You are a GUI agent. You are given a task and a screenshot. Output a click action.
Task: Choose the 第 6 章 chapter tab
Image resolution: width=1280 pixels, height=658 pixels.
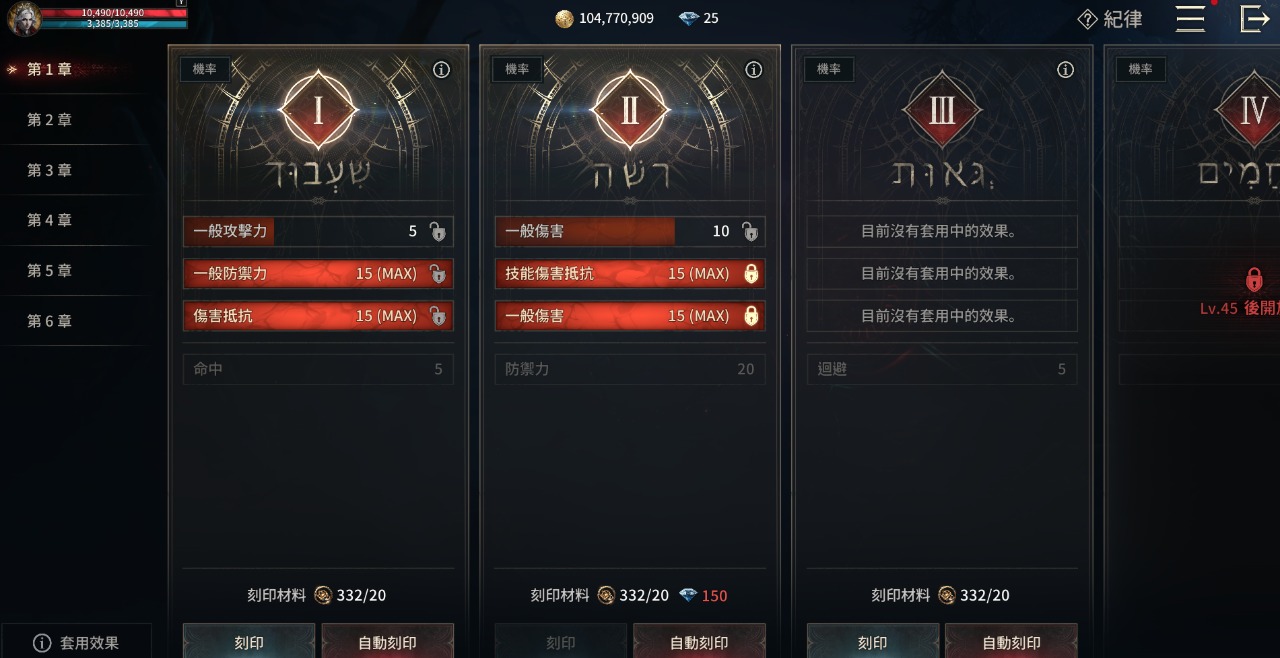(x=50, y=321)
